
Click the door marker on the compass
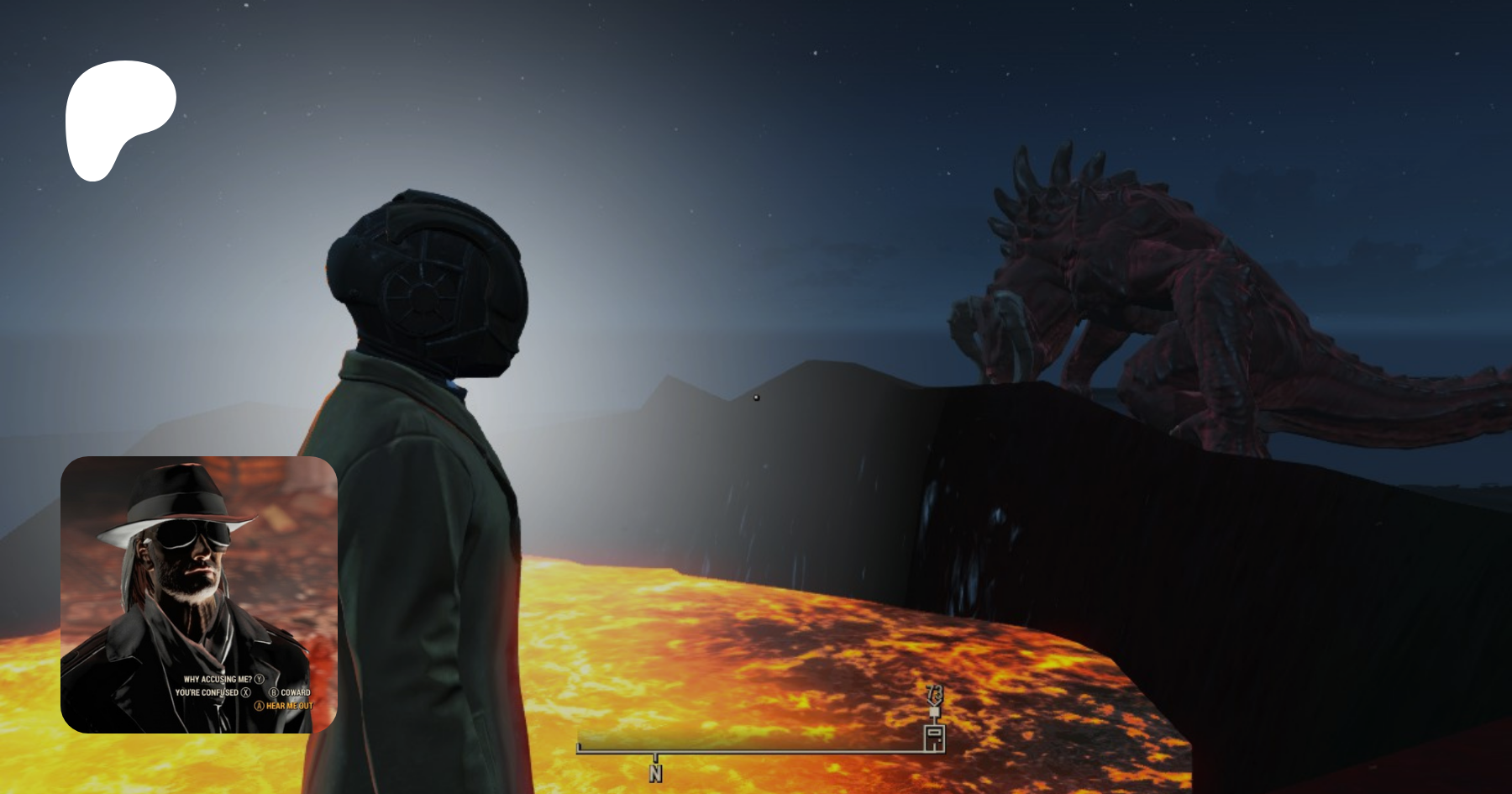[934, 738]
